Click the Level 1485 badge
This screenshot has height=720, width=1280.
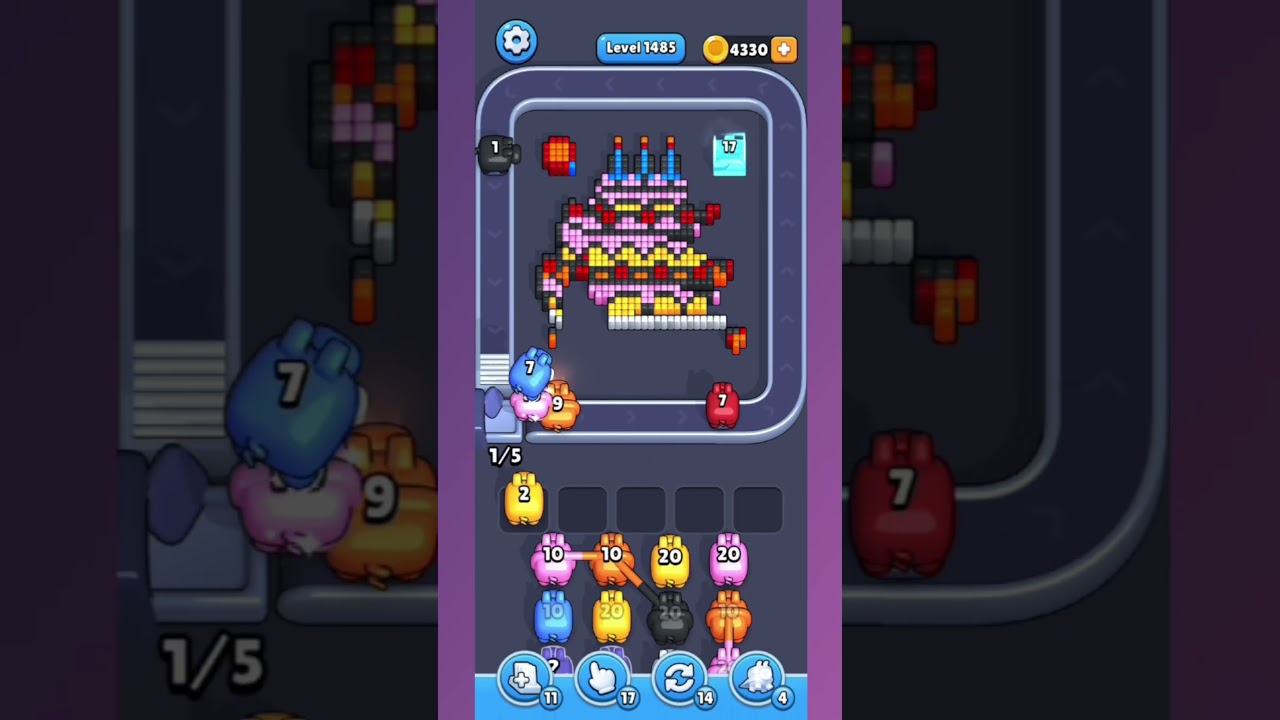click(640, 47)
